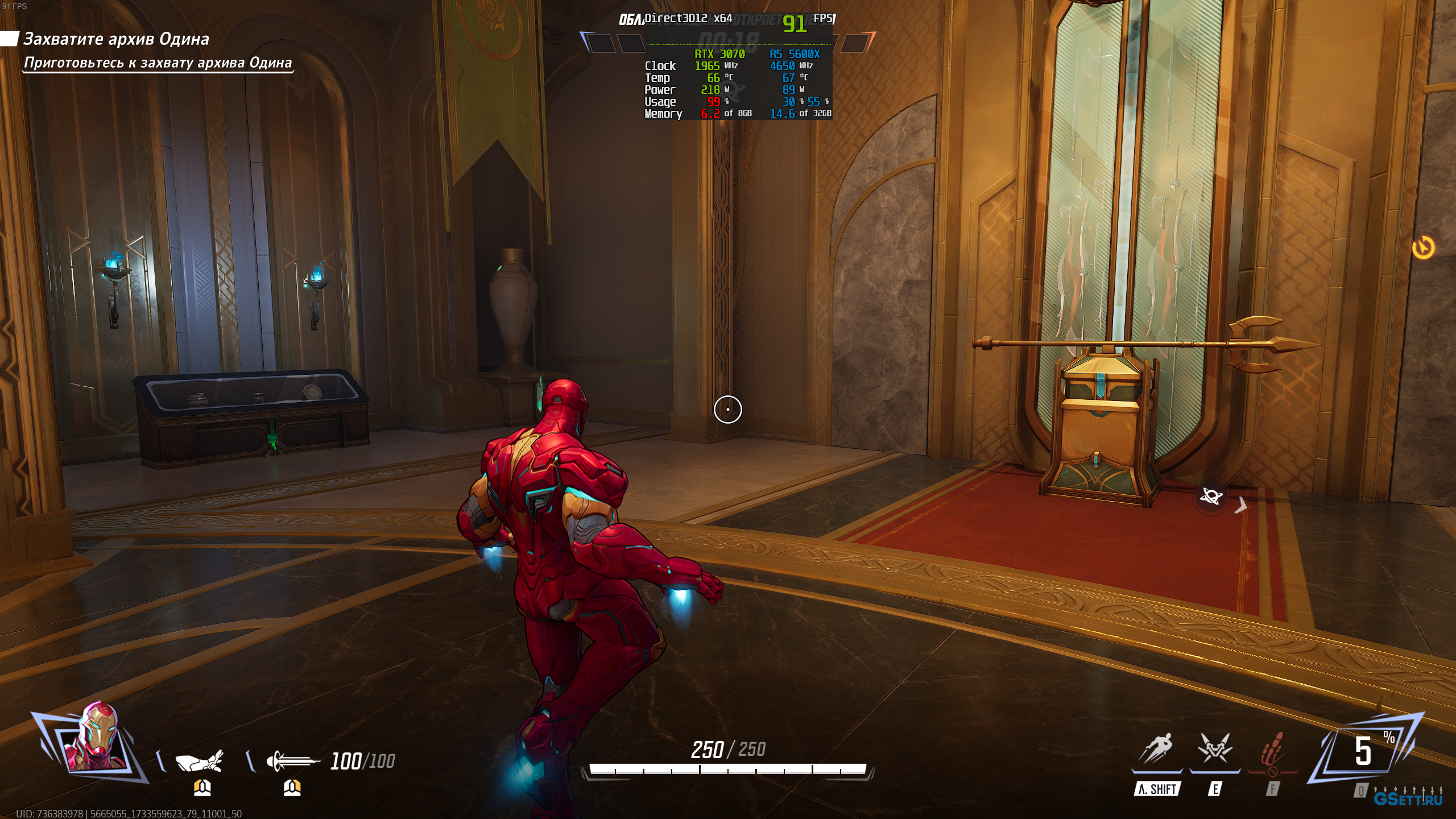The width and height of the screenshot is (1456, 819).
Task: Click the GSETT.RU watermark logo
Action: tap(1408, 799)
